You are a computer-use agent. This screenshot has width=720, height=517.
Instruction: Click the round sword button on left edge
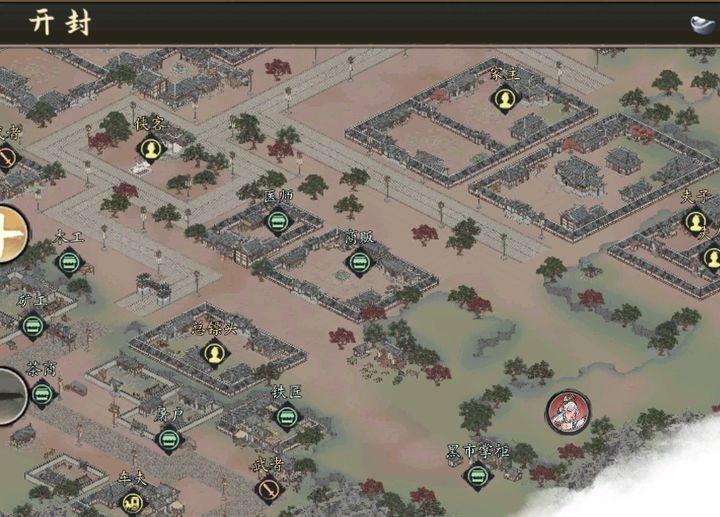point(9,396)
